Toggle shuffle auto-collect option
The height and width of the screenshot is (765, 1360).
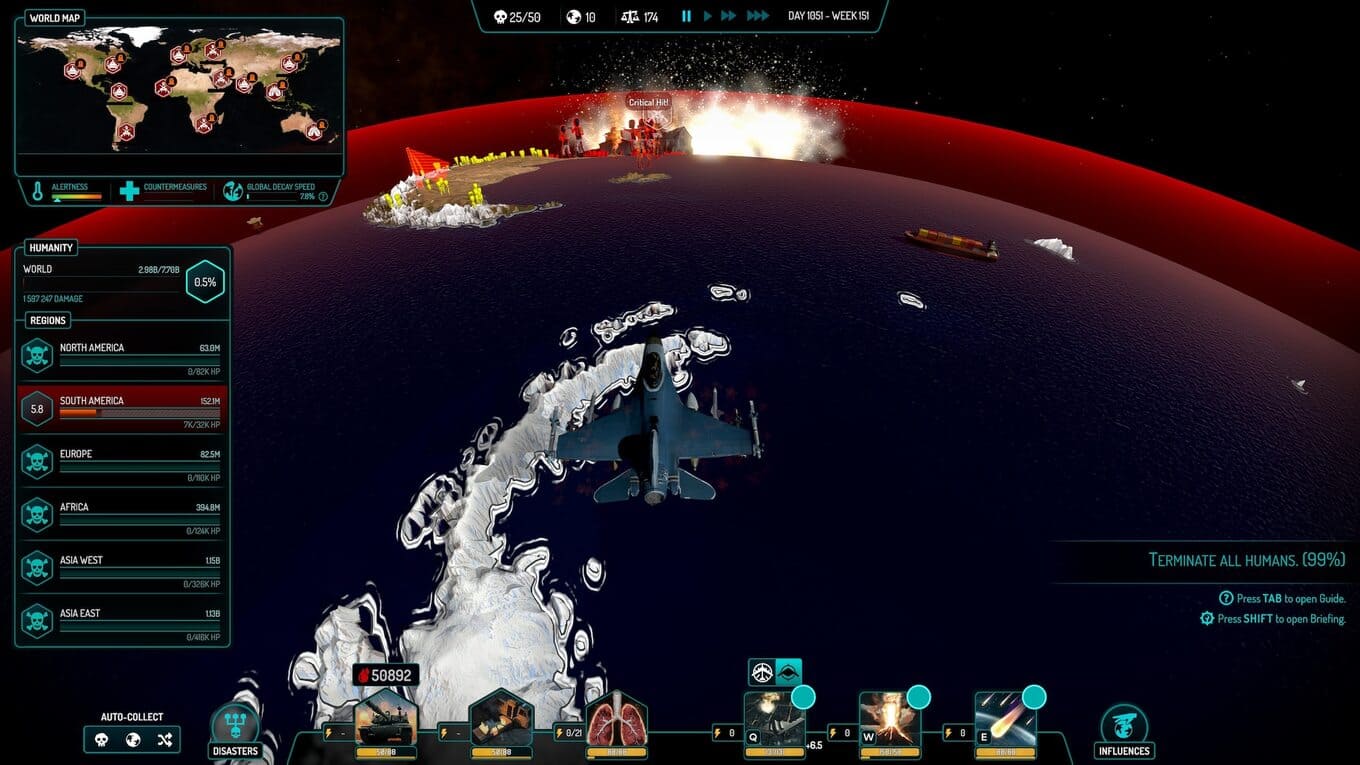[x=165, y=740]
